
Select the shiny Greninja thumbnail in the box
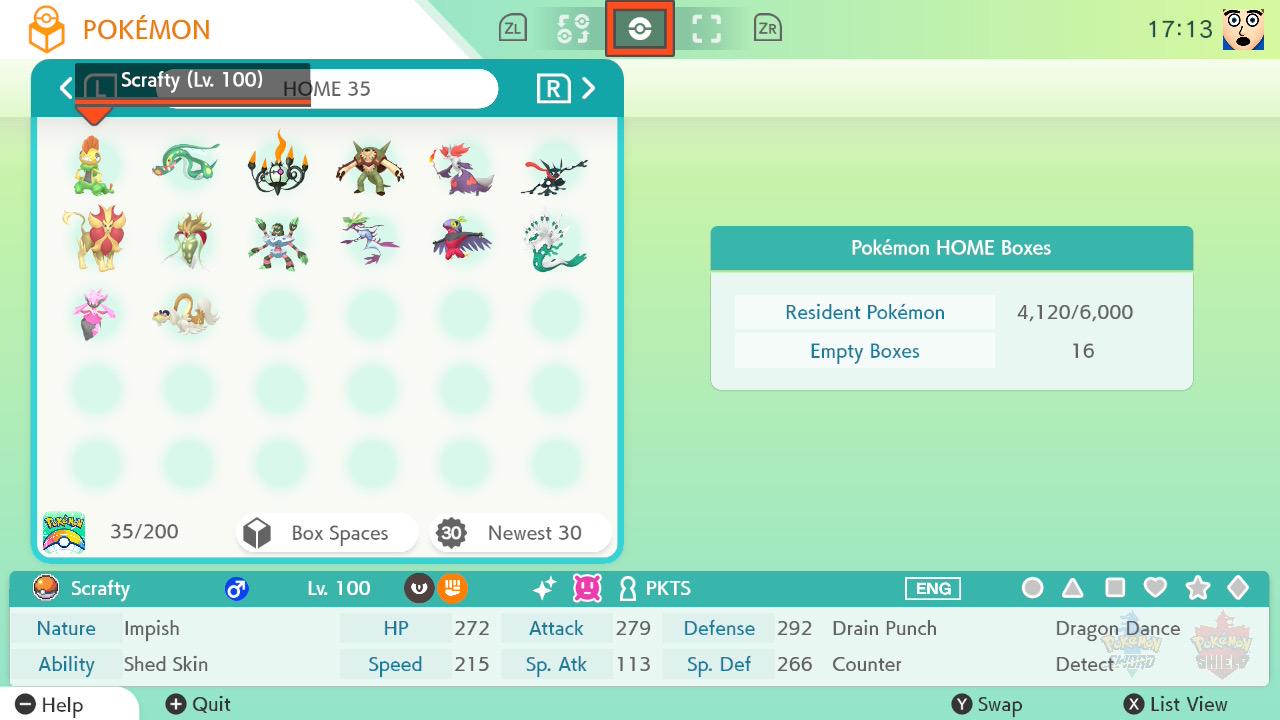click(x=553, y=165)
